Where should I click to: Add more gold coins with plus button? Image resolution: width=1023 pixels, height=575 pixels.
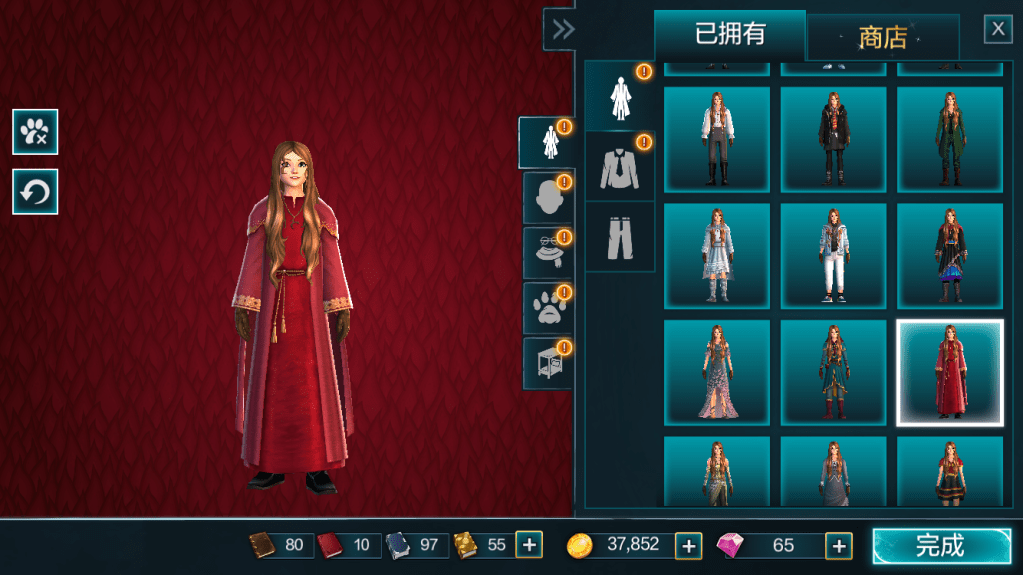688,545
